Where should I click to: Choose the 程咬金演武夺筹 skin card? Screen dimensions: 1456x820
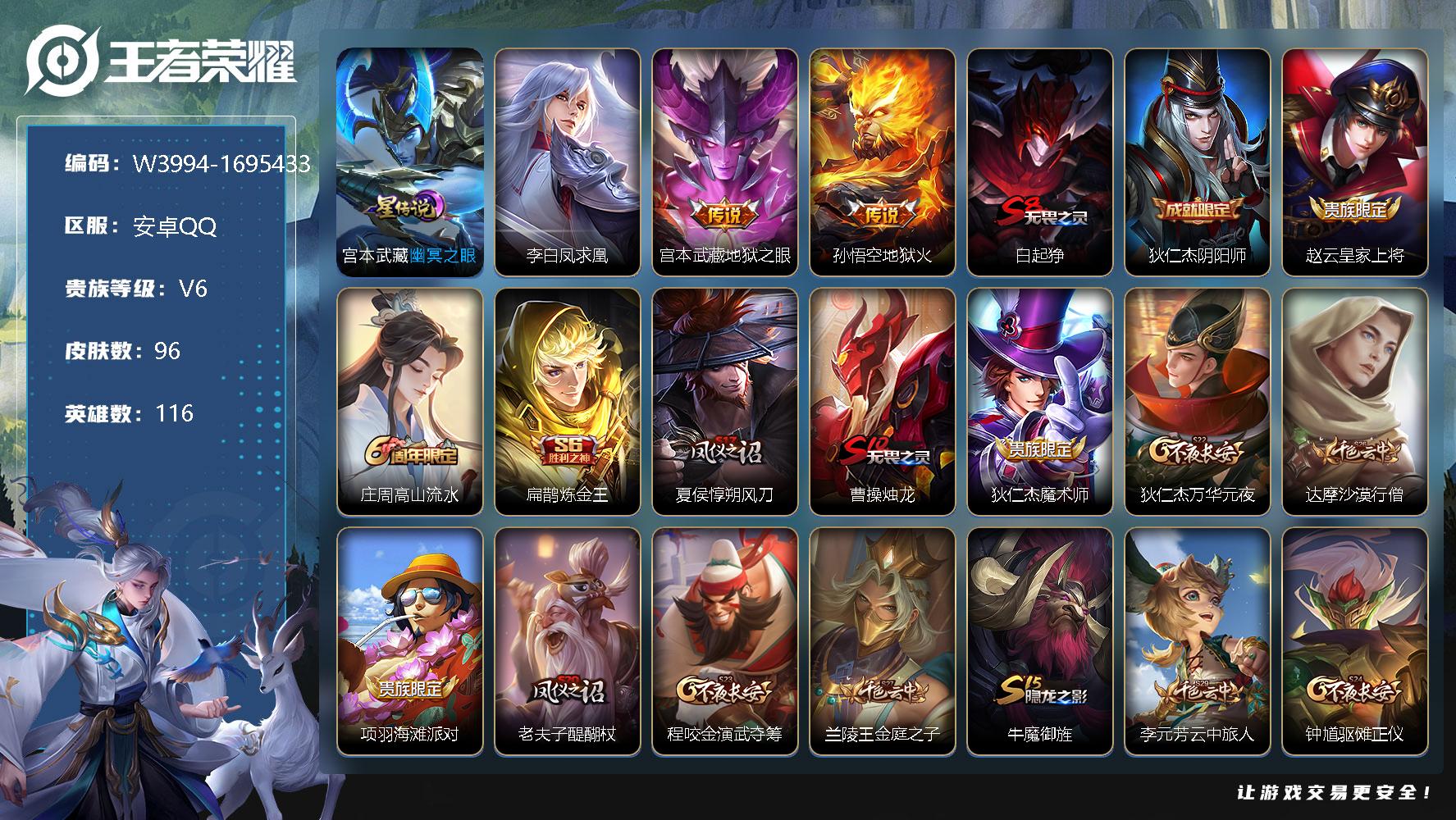[724, 640]
